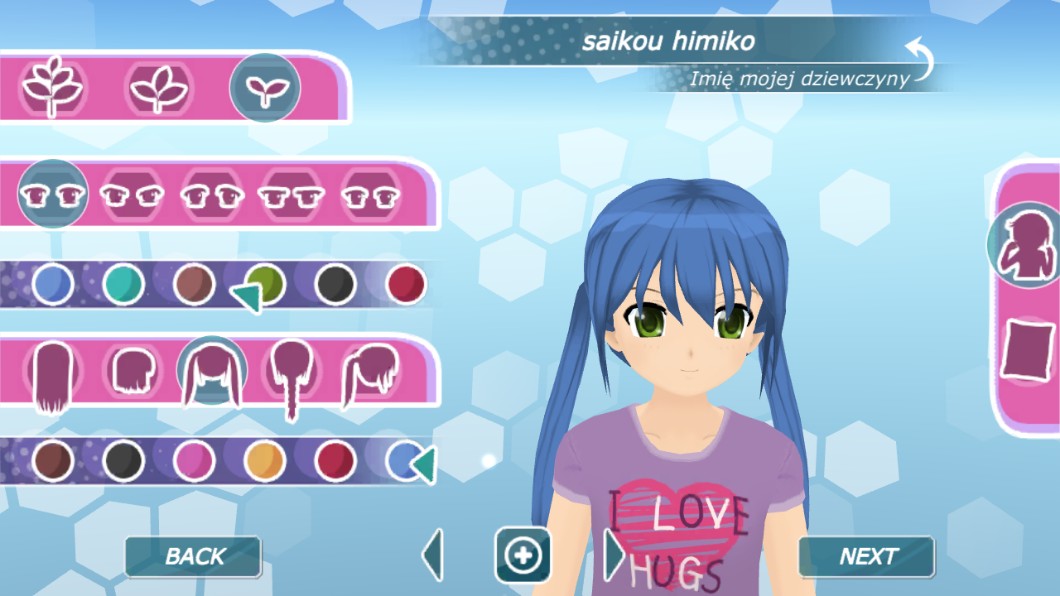Choose the blue eye color swatch
Image resolution: width=1060 pixels, height=596 pixels.
(53, 285)
